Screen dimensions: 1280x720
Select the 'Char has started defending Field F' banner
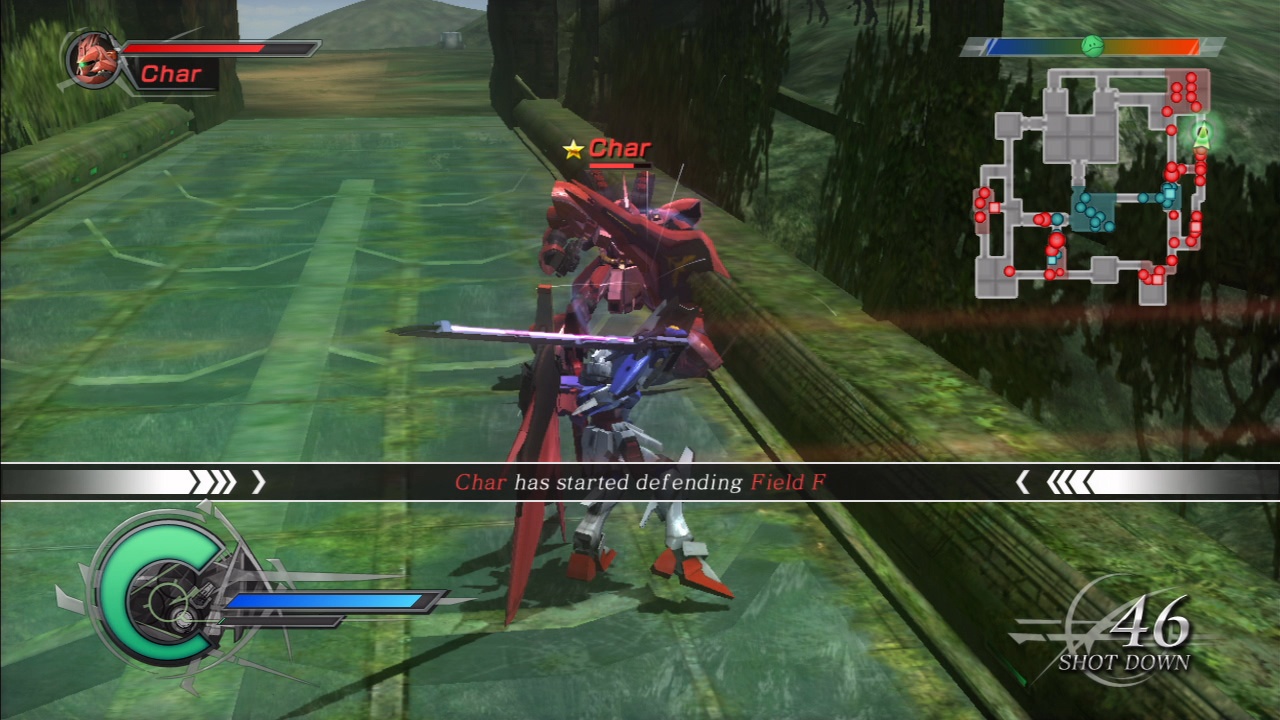[x=640, y=483]
